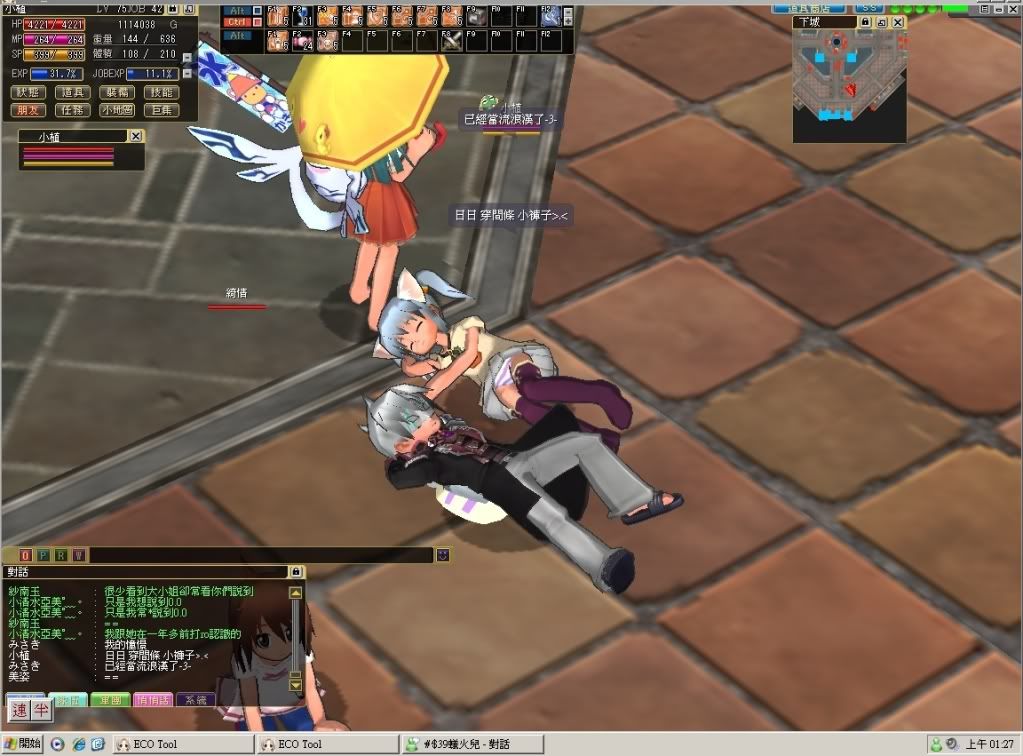Open the 技能 skills window
The width and height of the screenshot is (1023, 756).
click(161, 92)
